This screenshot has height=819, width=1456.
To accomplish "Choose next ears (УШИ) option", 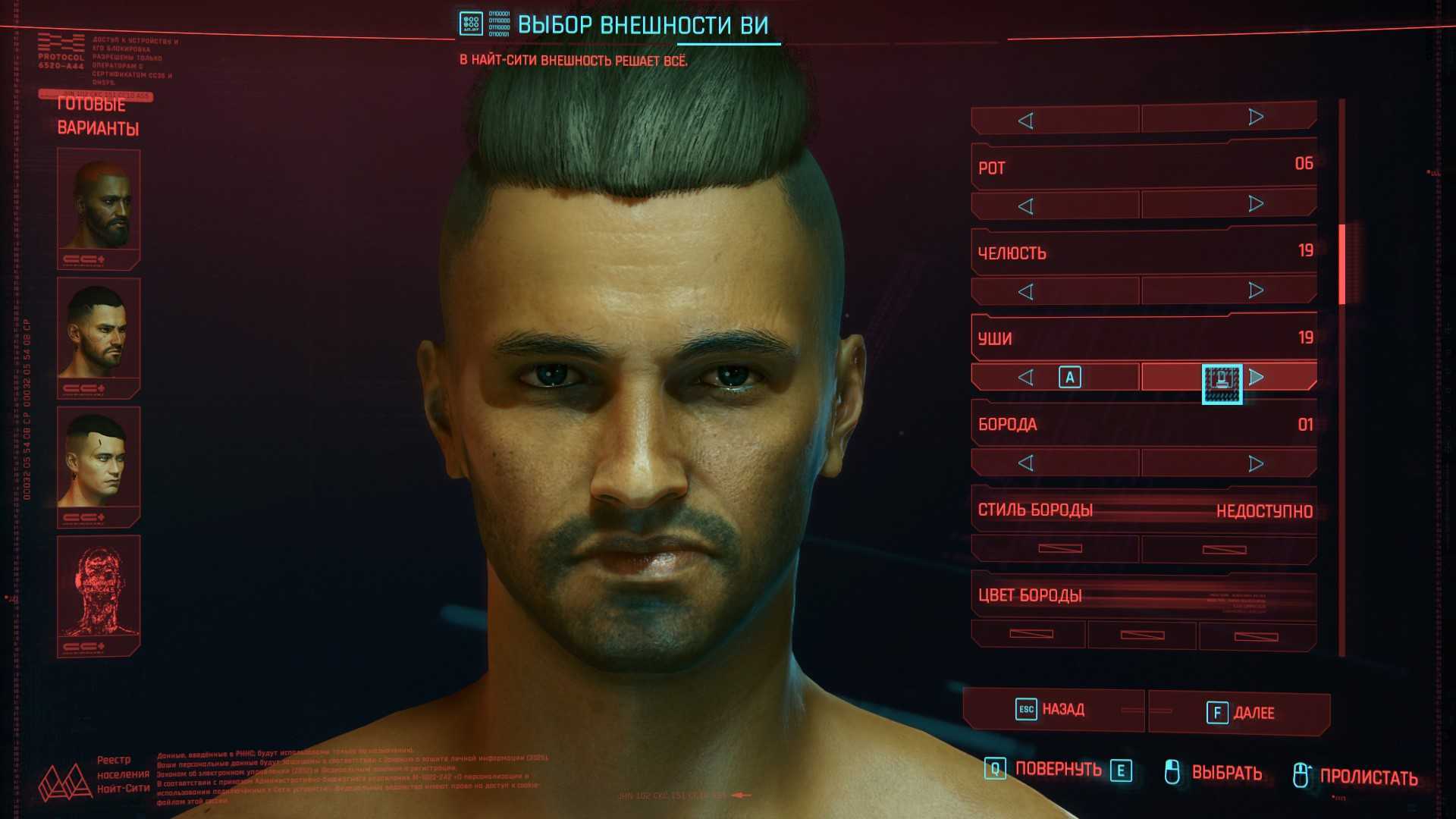I will 1256,377.
